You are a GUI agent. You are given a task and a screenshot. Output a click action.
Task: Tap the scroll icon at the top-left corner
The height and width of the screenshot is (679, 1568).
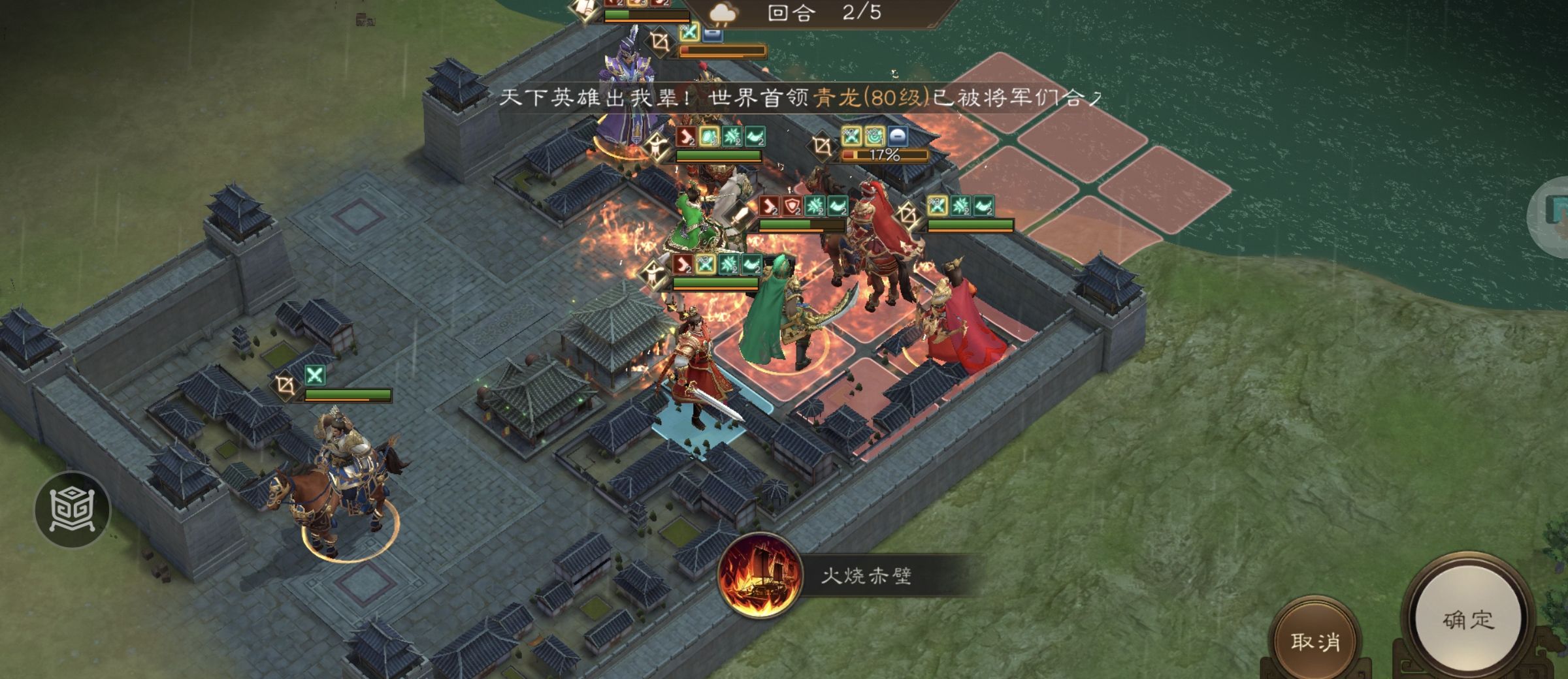(582, 8)
